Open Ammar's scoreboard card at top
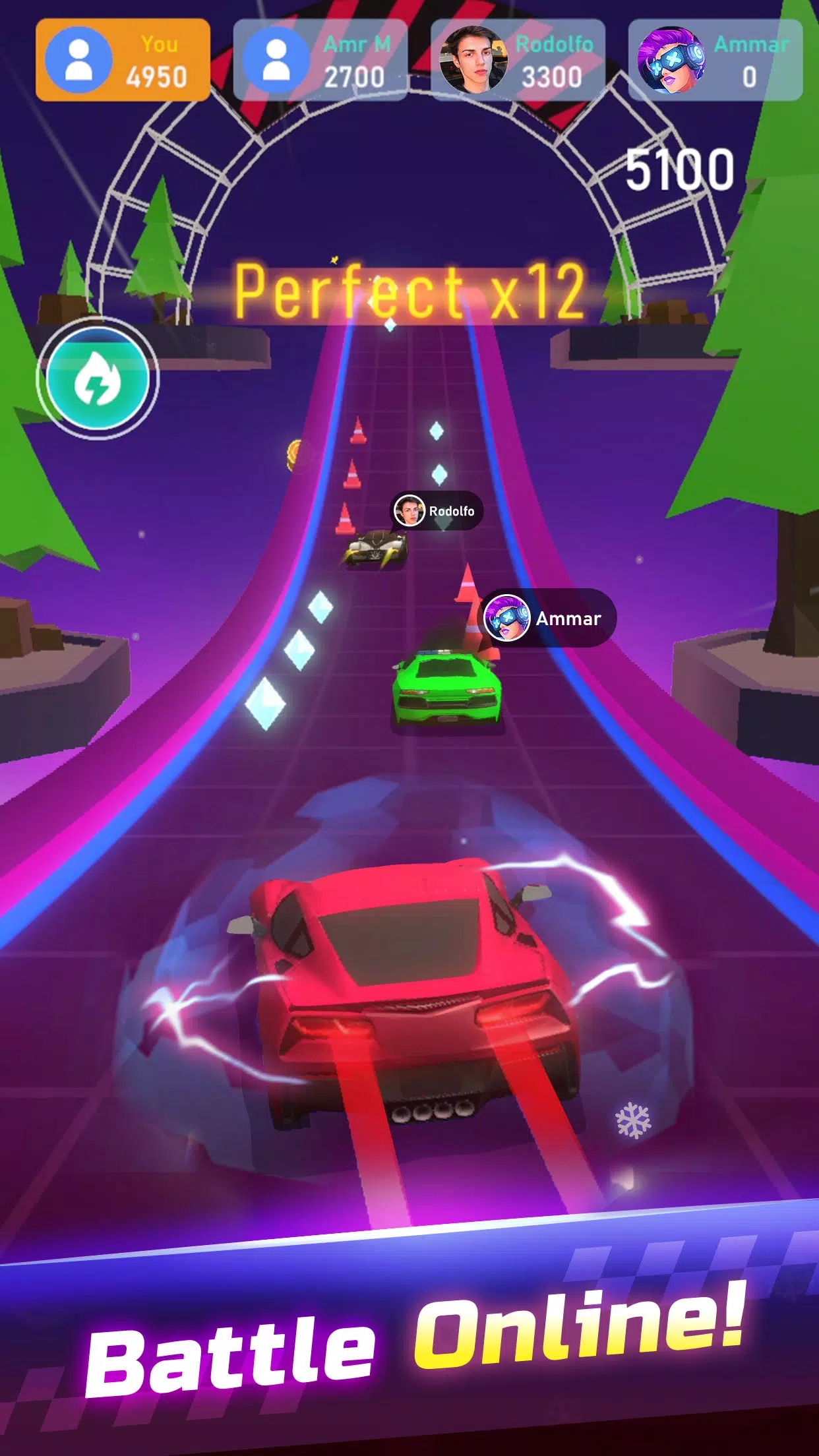Screen dimensions: 819x1456 pyautogui.click(x=715, y=61)
